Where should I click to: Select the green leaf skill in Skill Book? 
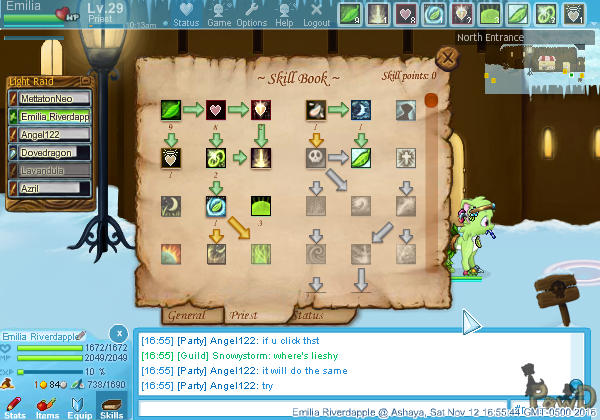click(x=172, y=109)
